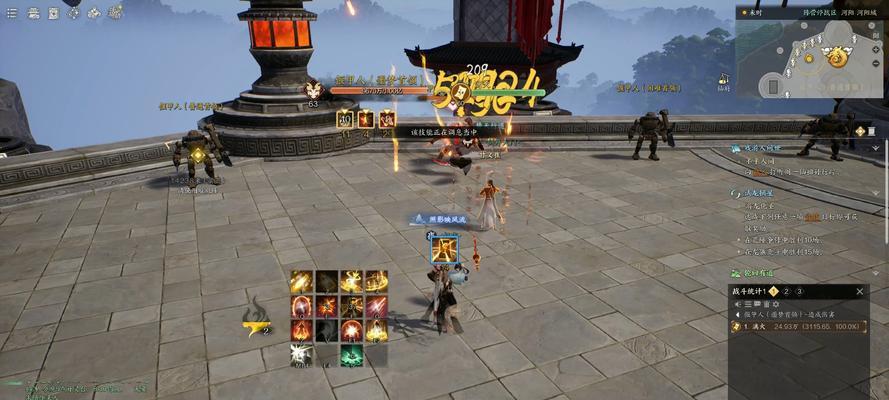The height and width of the screenshot is (400, 889).
Task: Use the white starburst skill icon
Action: click(301, 355)
